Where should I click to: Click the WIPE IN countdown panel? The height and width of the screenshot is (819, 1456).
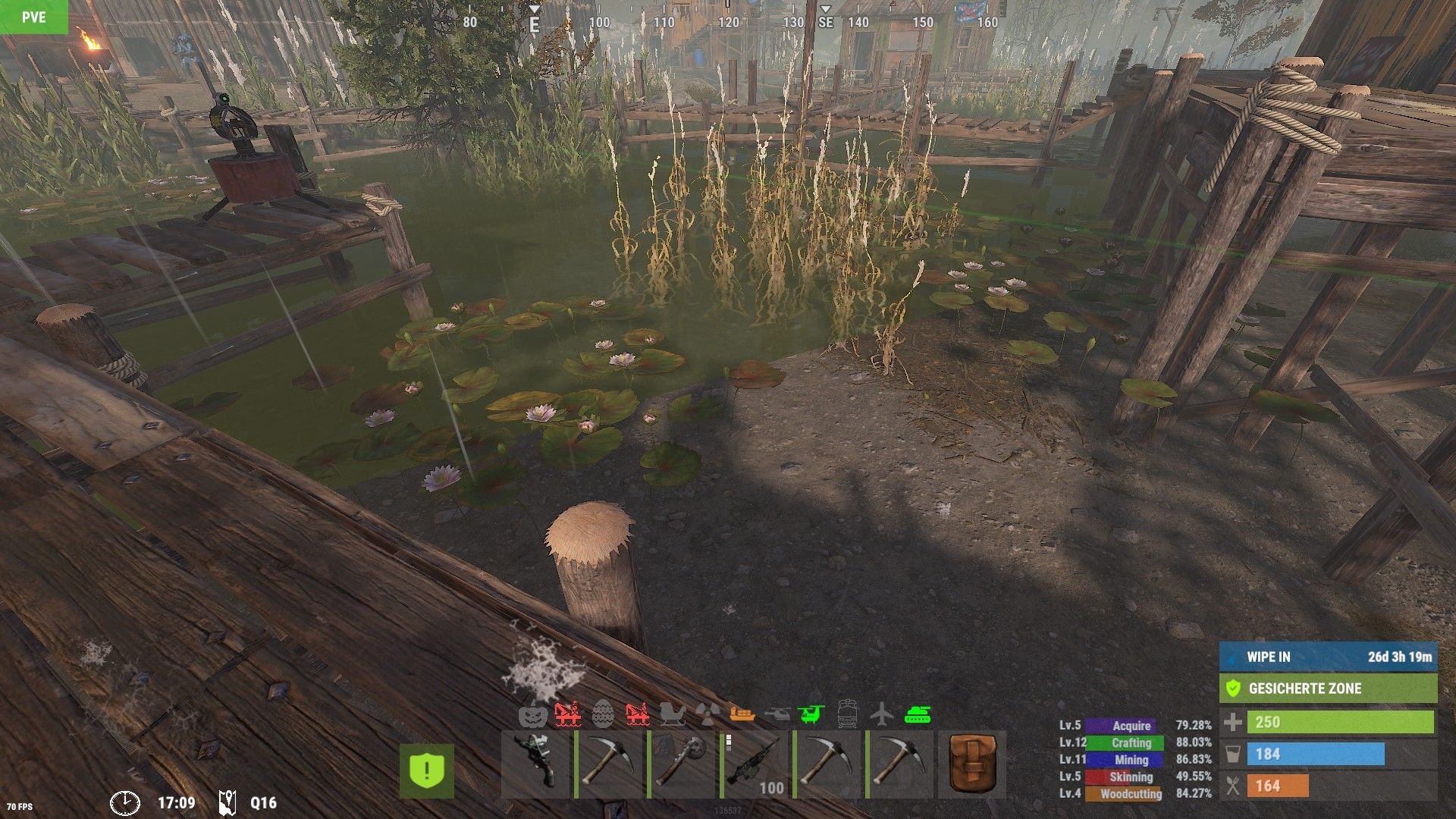tap(1328, 657)
